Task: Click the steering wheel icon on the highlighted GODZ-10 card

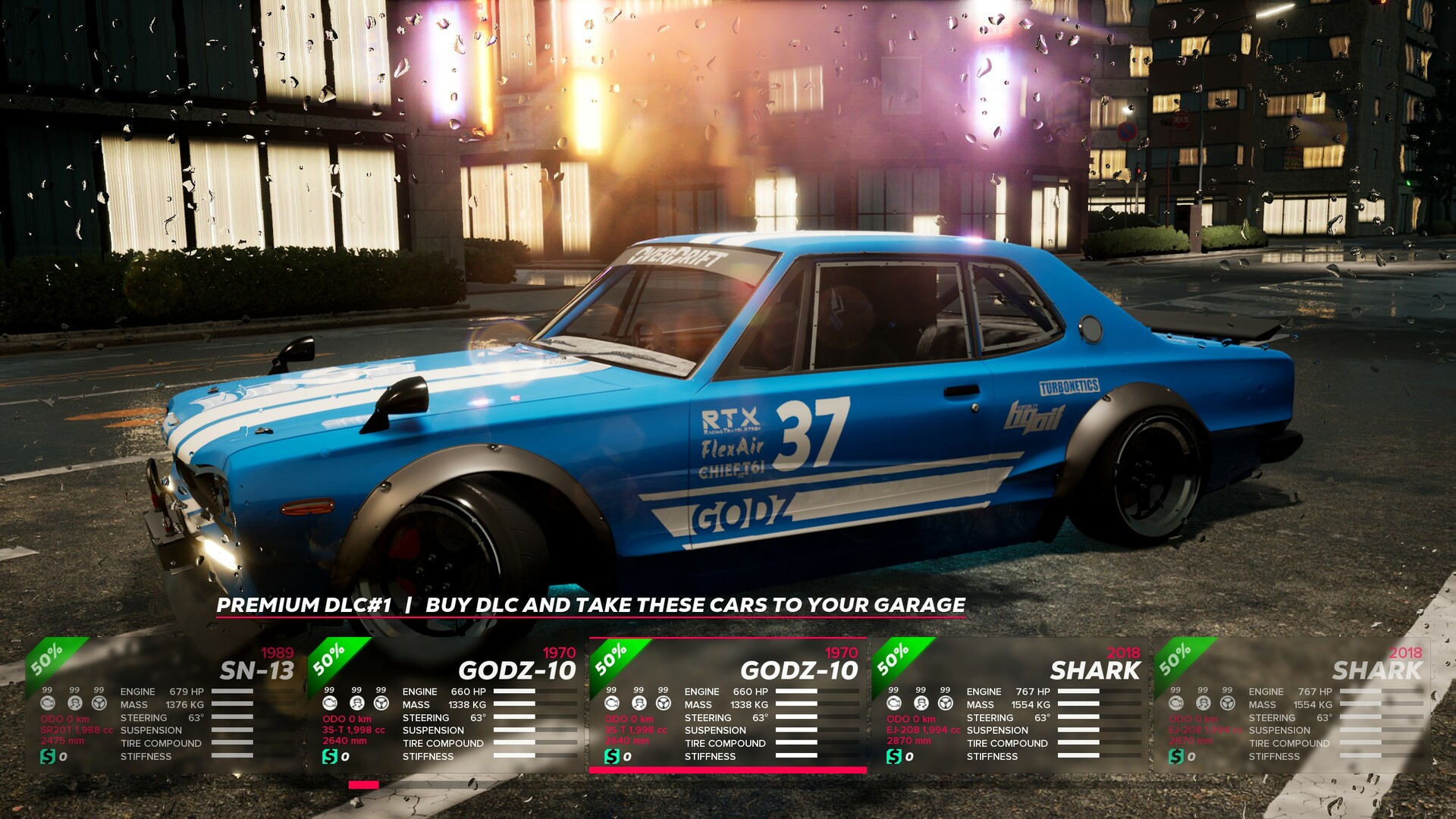Action: point(663,704)
